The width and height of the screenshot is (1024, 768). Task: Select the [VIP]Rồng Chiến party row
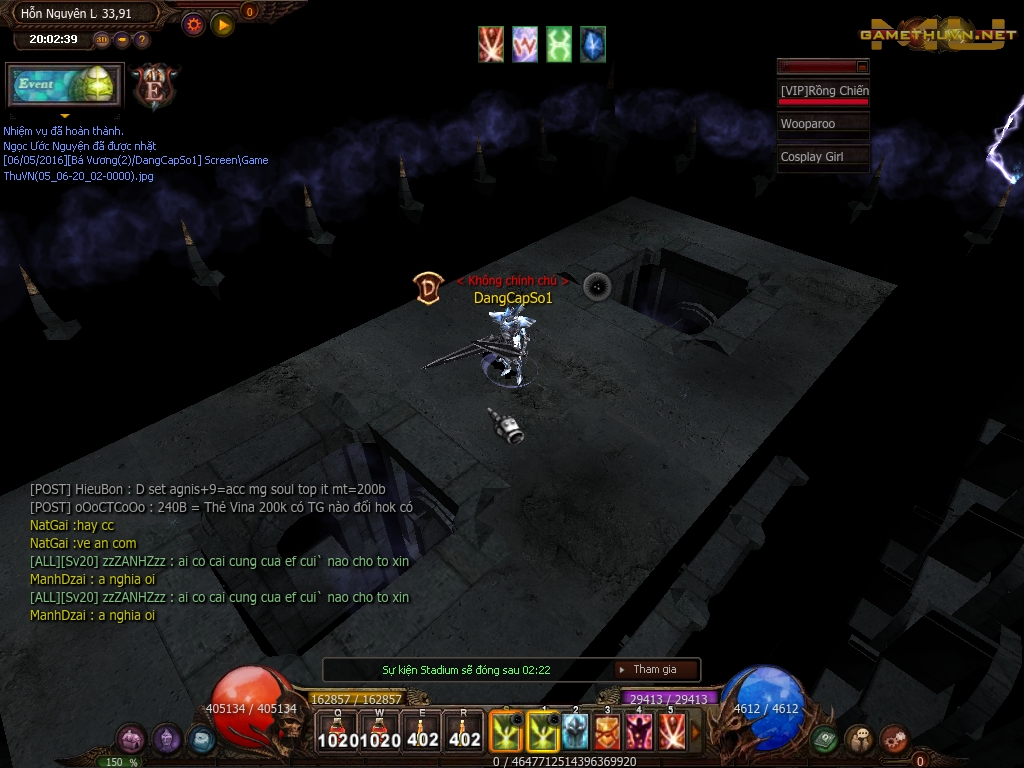tap(823, 92)
